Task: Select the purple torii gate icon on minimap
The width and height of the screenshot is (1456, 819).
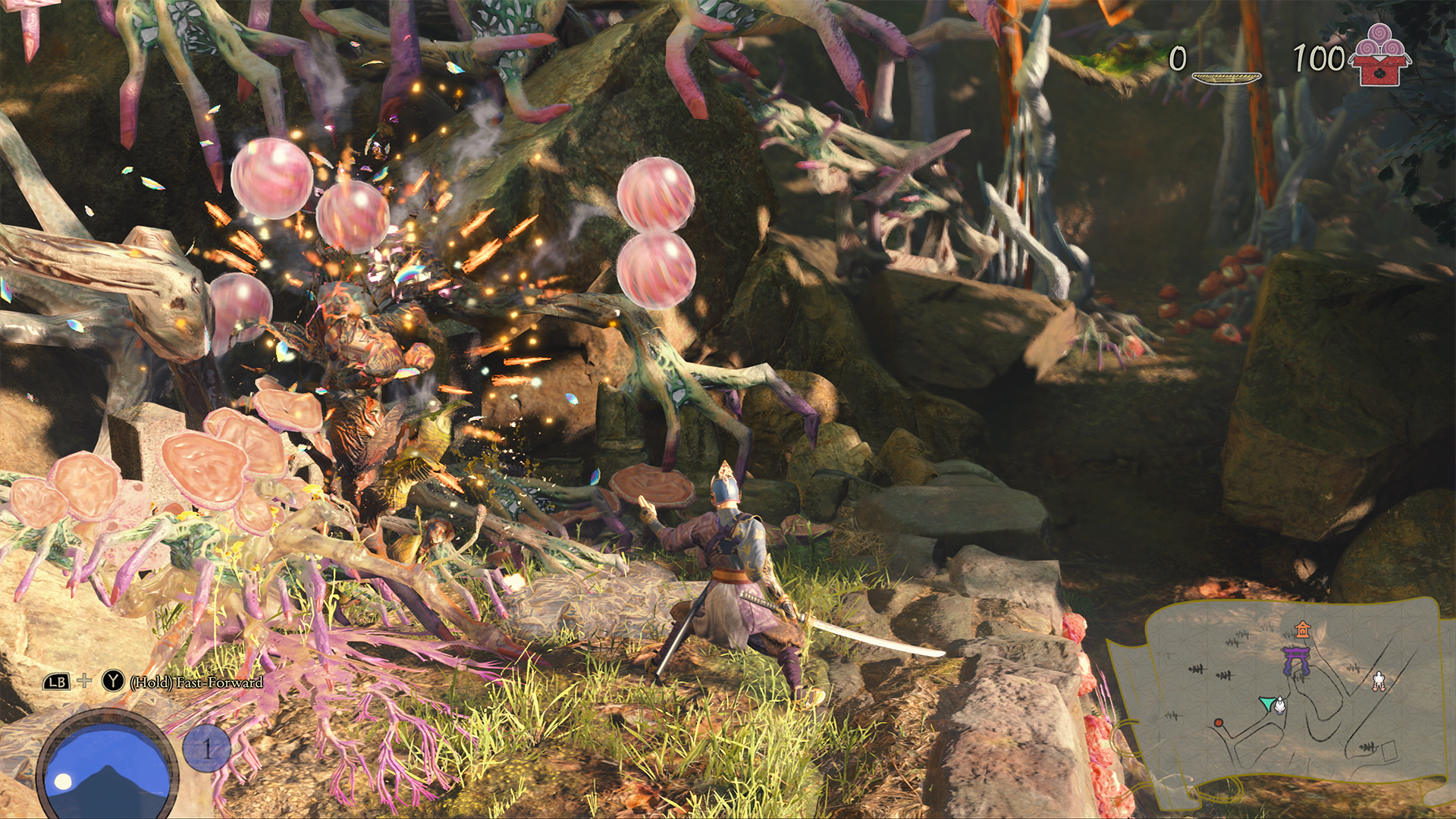Action: click(1297, 661)
